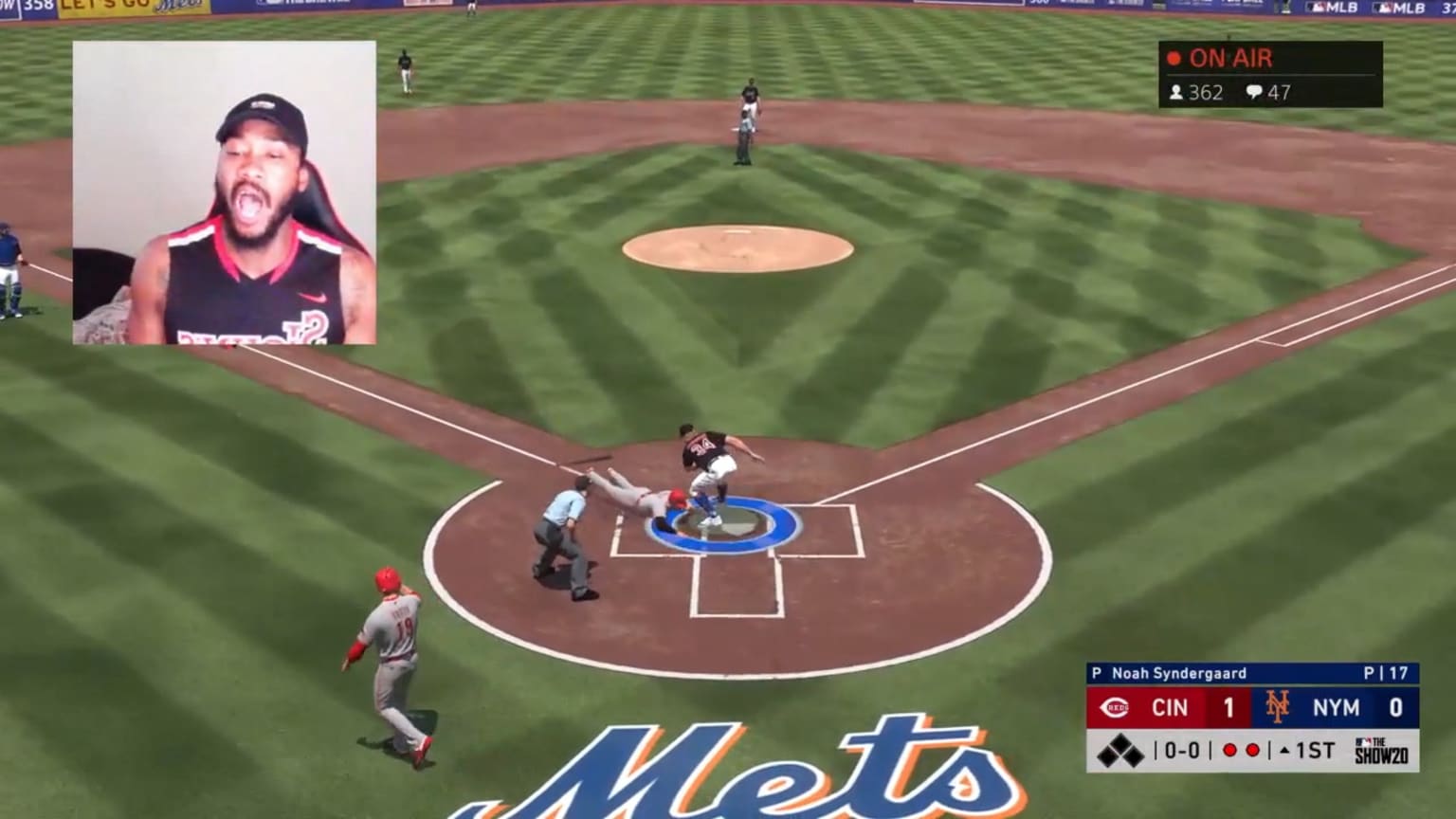Toggle the second red out indicator

tap(1254, 749)
